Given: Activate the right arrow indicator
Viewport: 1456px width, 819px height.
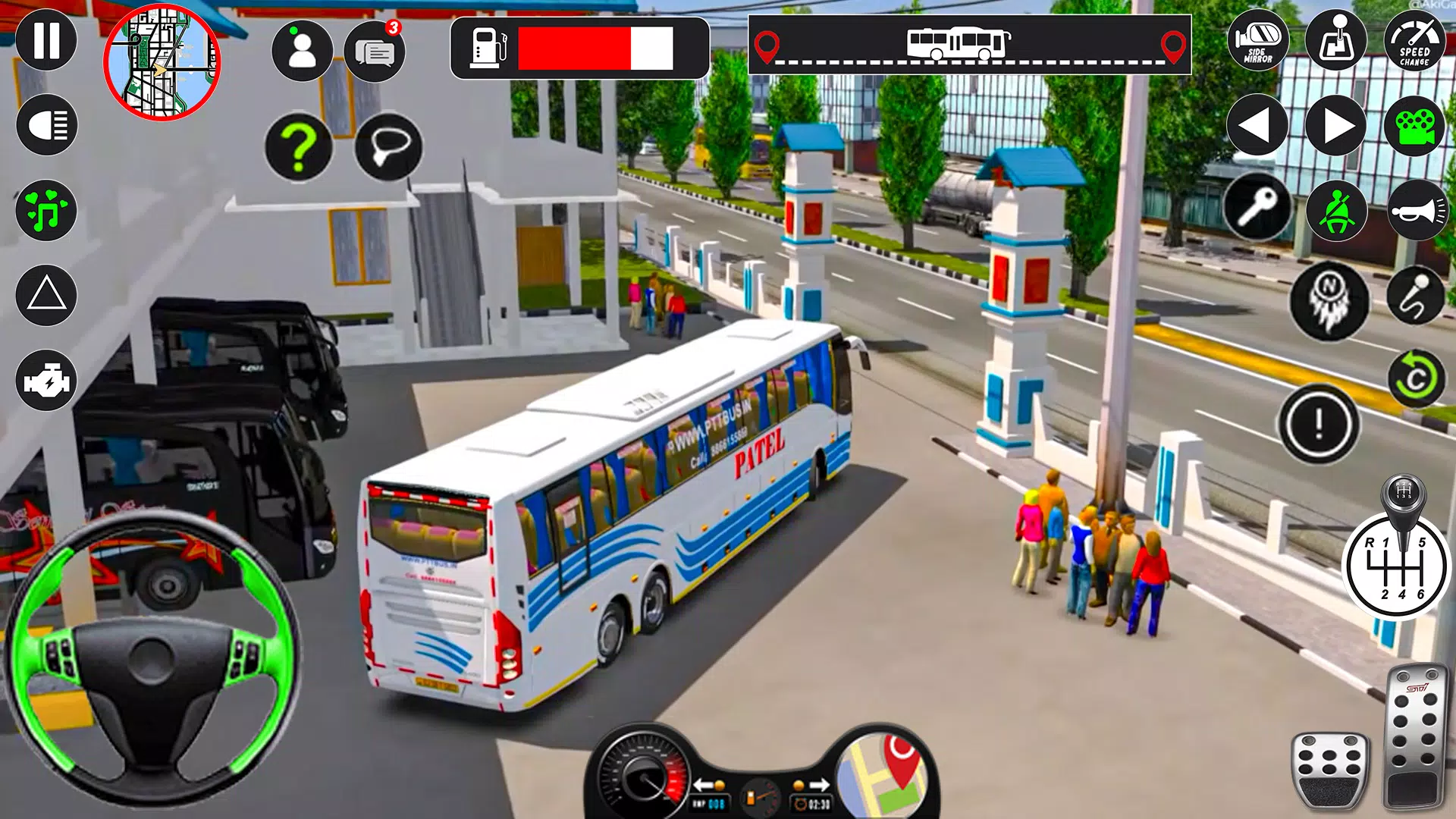Looking at the screenshot, I should pyautogui.click(x=1336, y=125).
